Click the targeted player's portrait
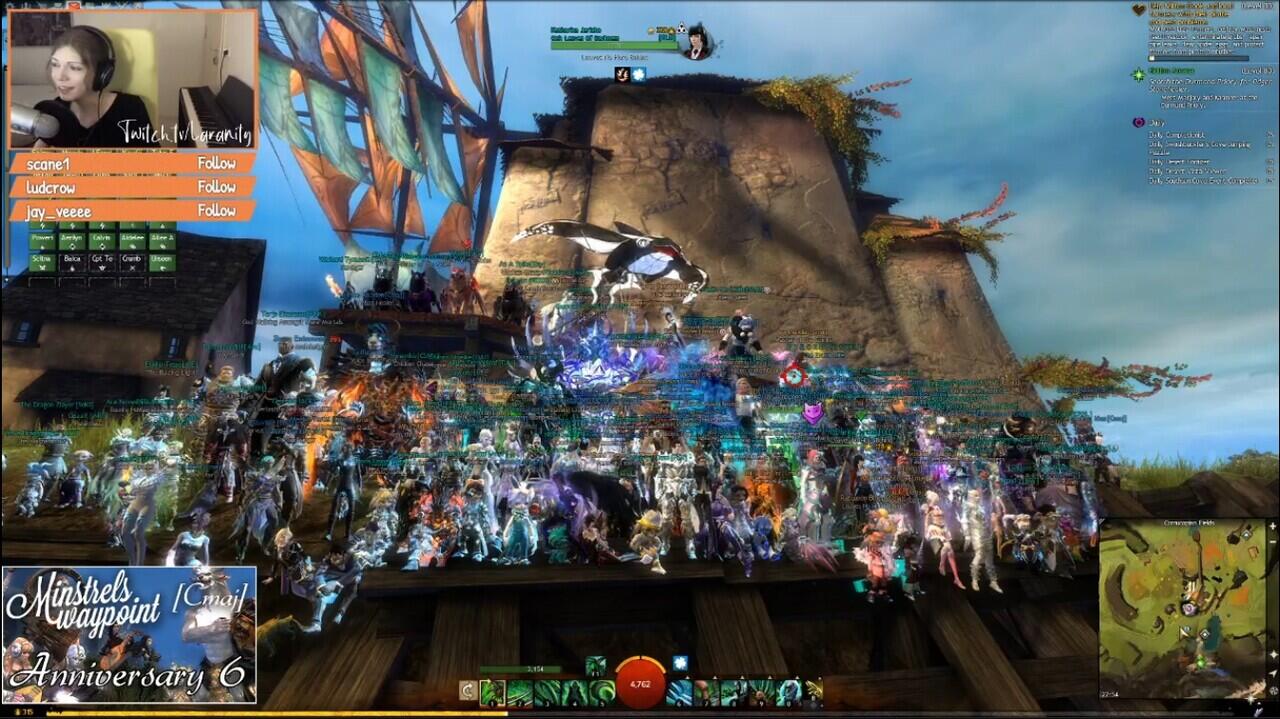The width and height of the screenshot is (1280, 719). tap(696, 42)
